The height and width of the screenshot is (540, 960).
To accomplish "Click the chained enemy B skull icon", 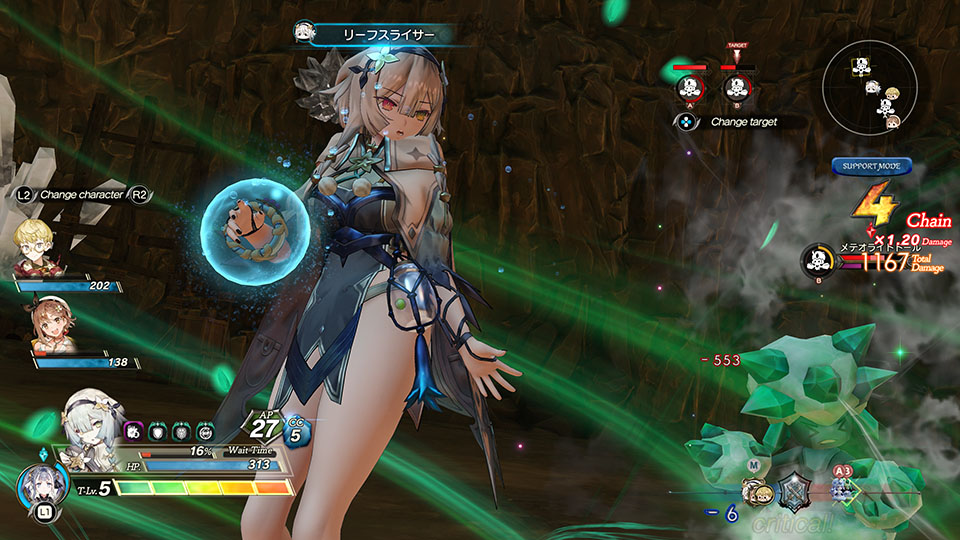I will pos(818,260).
